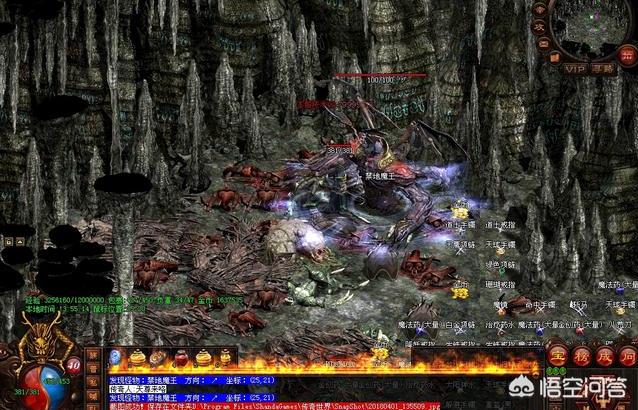Use the red potion jar in the belt
The height and width of the screenshot is (410, 638).
click(x=181, y=357)
